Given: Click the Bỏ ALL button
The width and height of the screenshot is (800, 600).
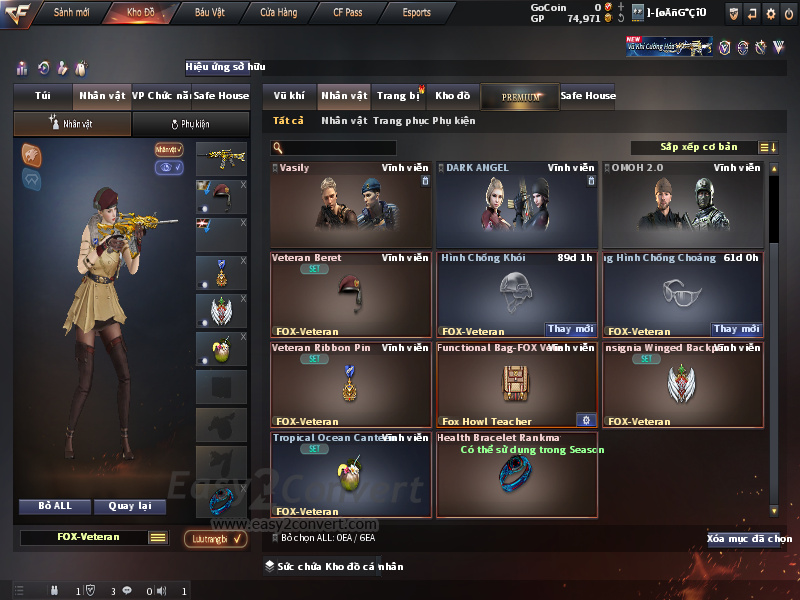Looking at the screenshot, I should [55, 506].
